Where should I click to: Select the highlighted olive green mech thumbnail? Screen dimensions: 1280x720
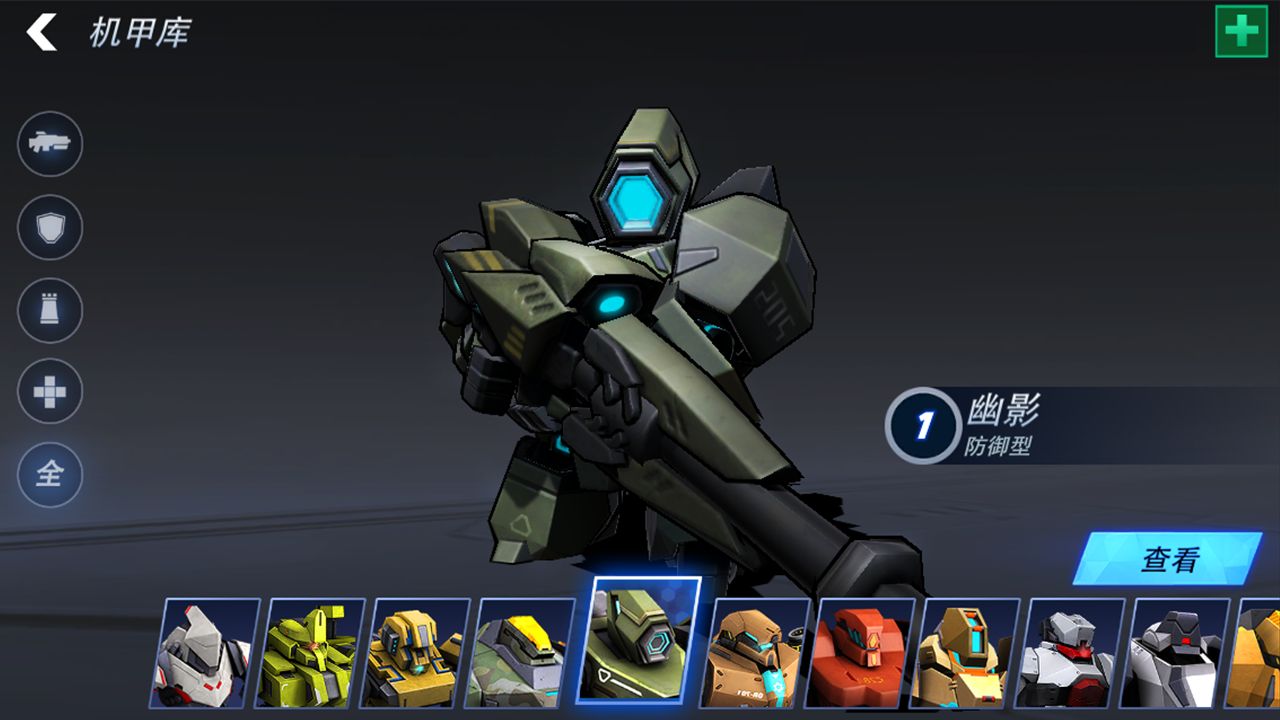pyautogui.click(x=640, y=640)
